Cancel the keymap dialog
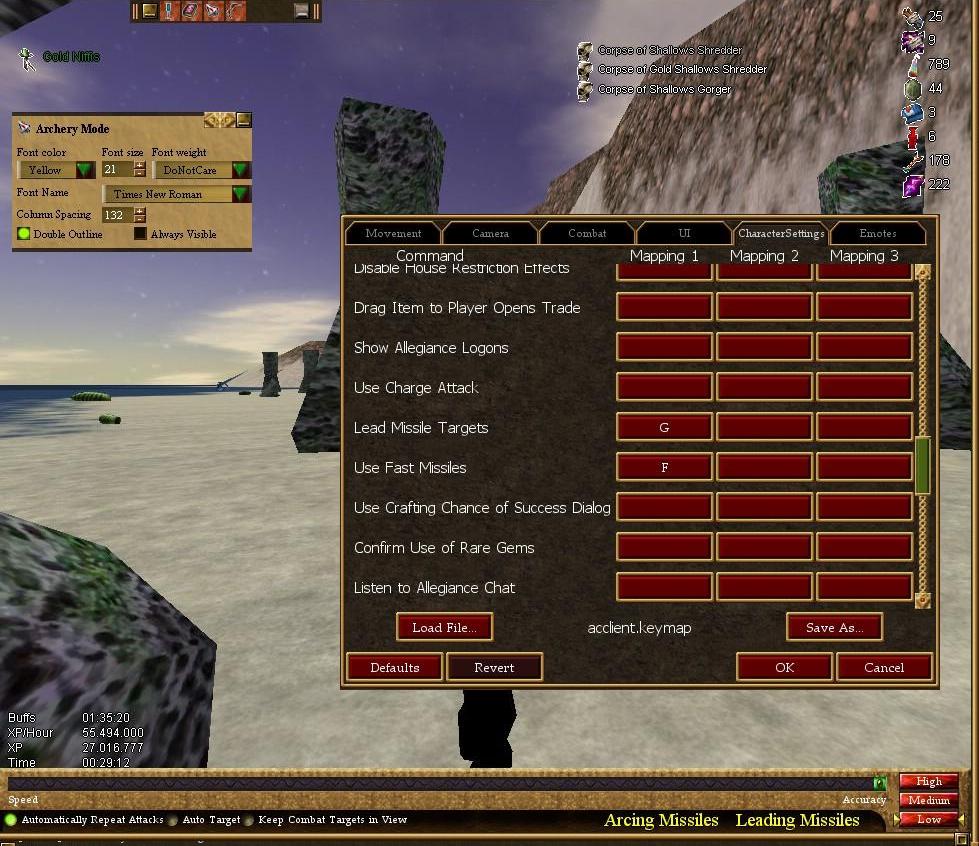Viewport: 979px width, 846px height. [x=884, y=667]
